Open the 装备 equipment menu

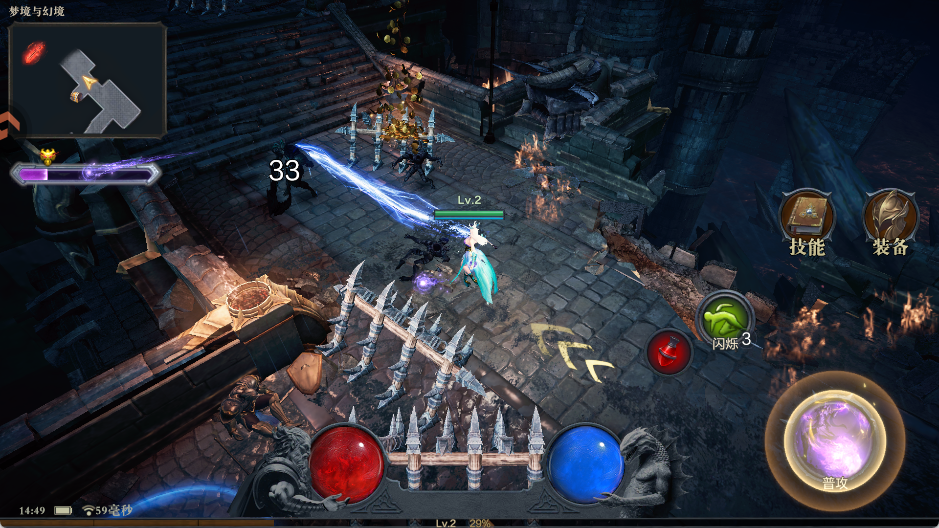890,217
